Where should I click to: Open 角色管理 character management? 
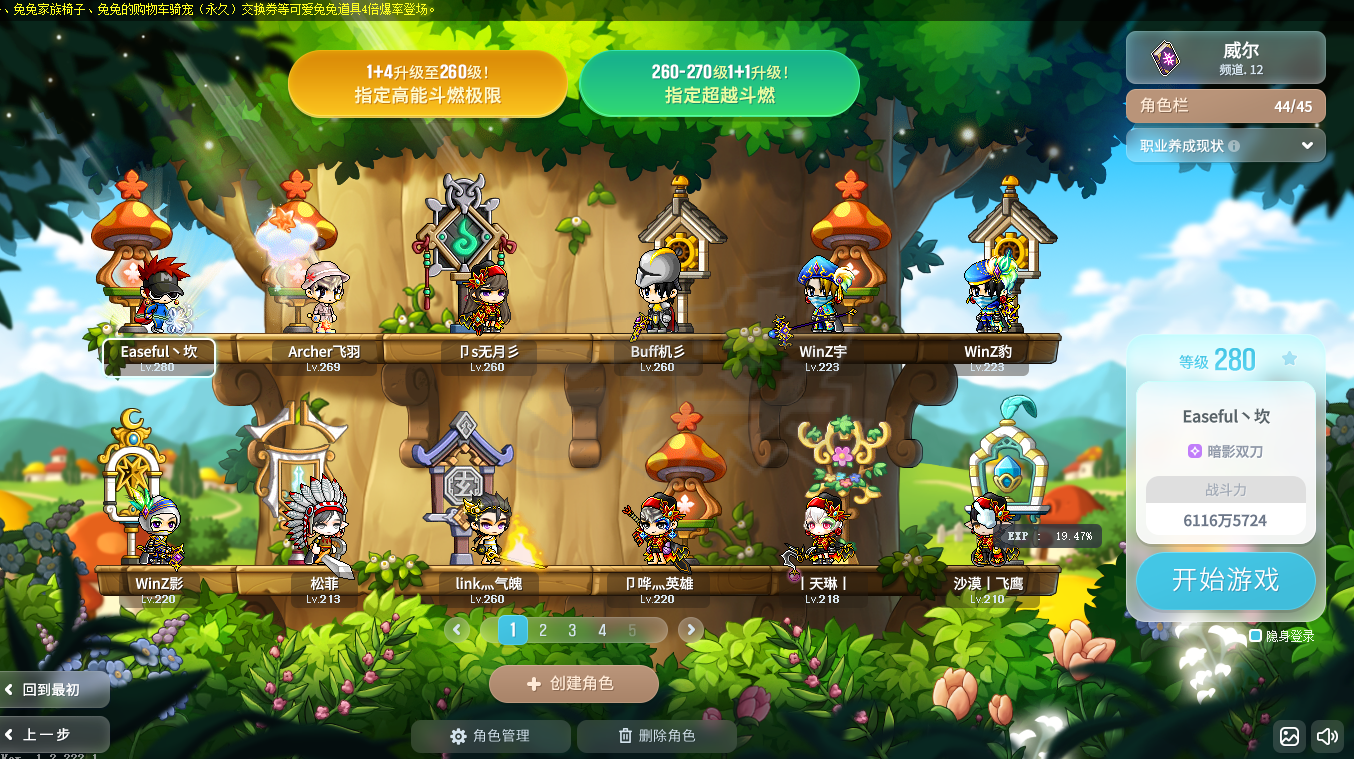[x=491, y=736]
